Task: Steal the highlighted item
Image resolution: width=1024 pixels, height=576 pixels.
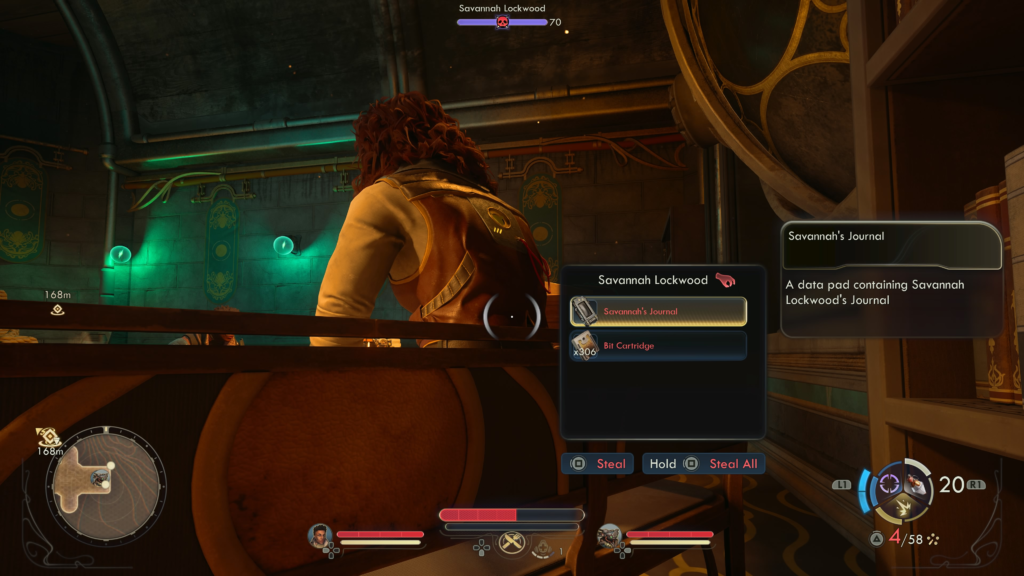Action: (598, 464)
